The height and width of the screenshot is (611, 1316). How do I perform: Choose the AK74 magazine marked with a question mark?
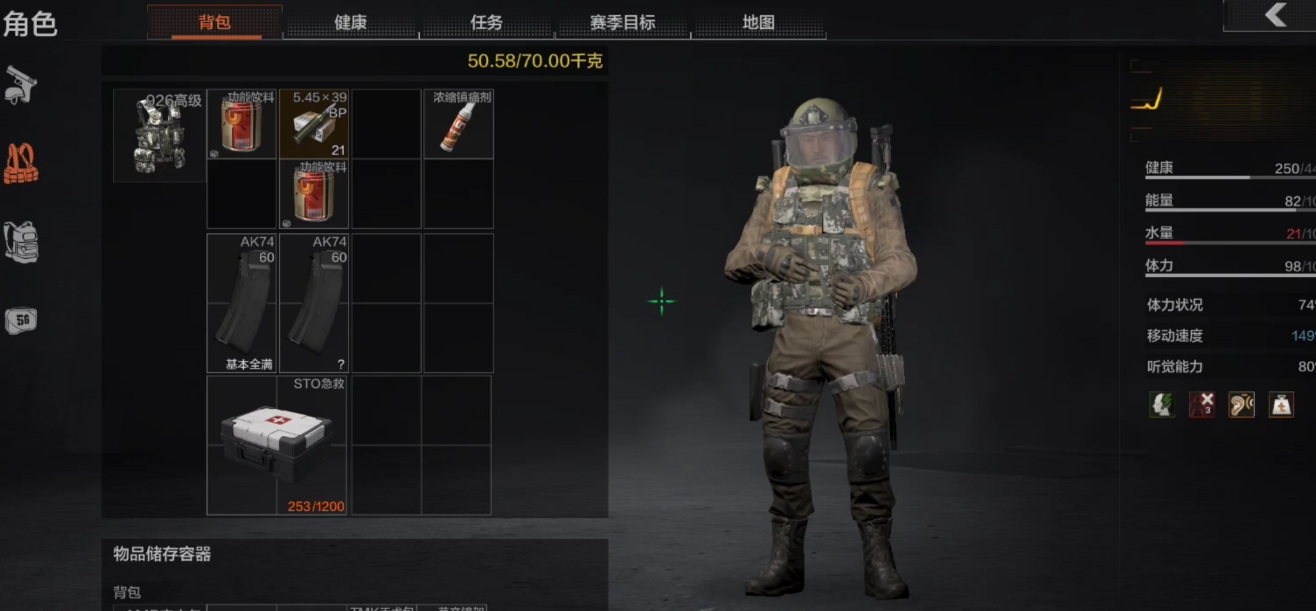(315, 303)
